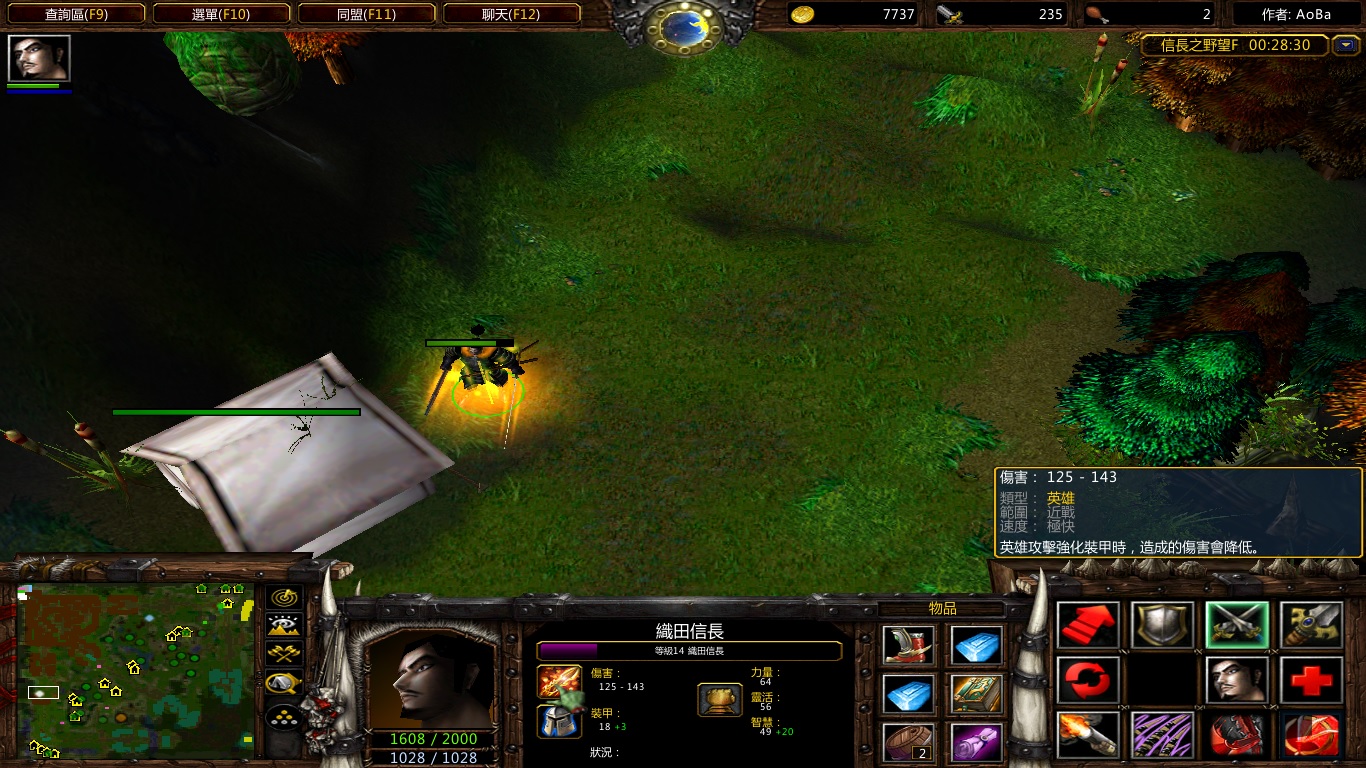
Task: Use the purple scroll item
Action: [976, 742]
